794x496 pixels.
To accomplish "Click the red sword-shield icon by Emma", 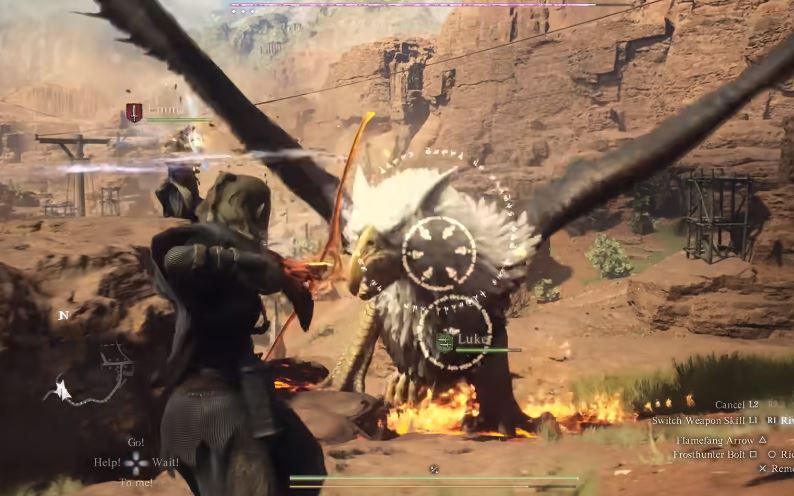I will [x=134, y=113].
